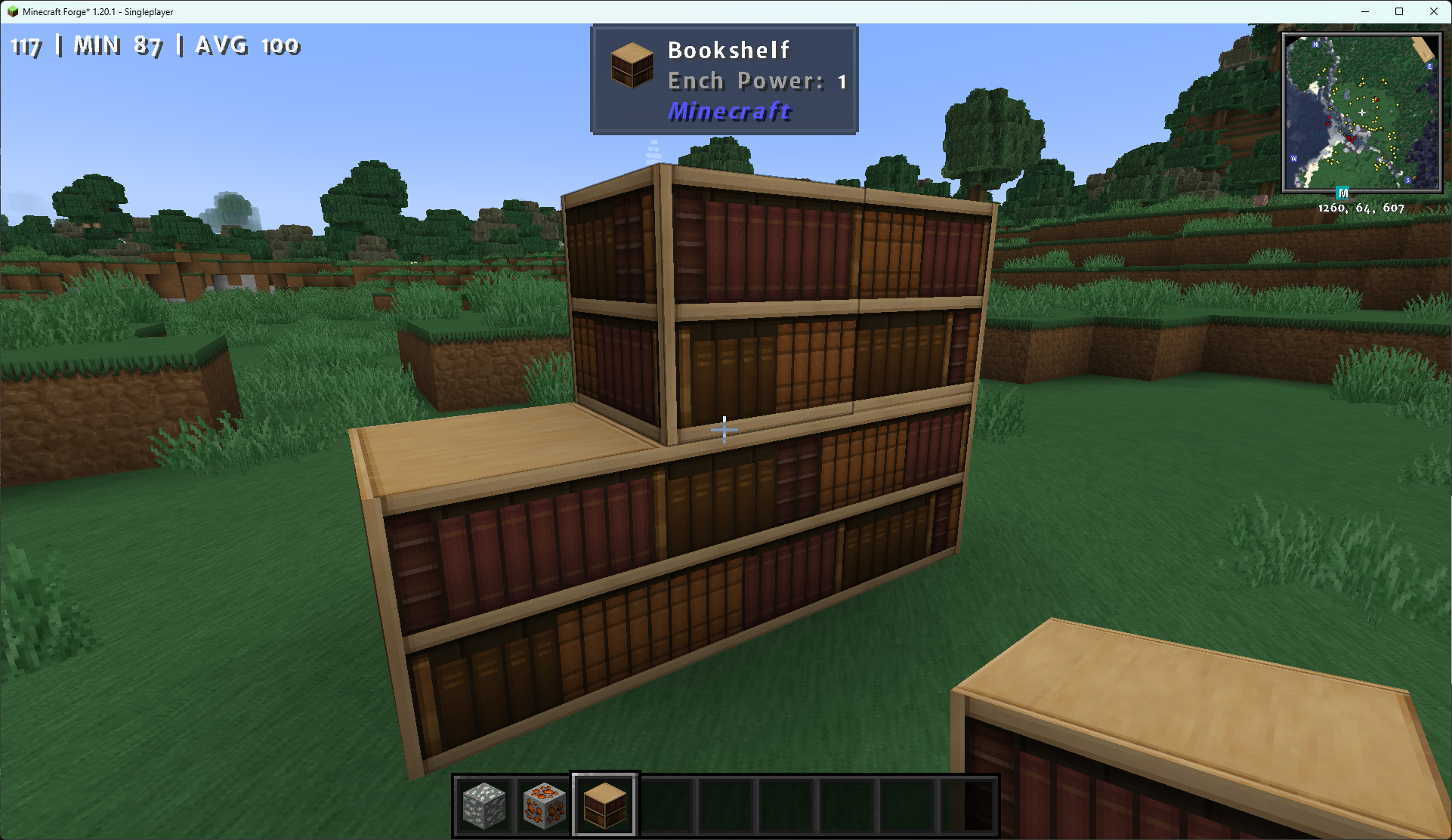The width and height of the screenshot is (1452, 840).
Task: Click the coordinates readout 1260, 64, 607
Action: click(1361, 208)
